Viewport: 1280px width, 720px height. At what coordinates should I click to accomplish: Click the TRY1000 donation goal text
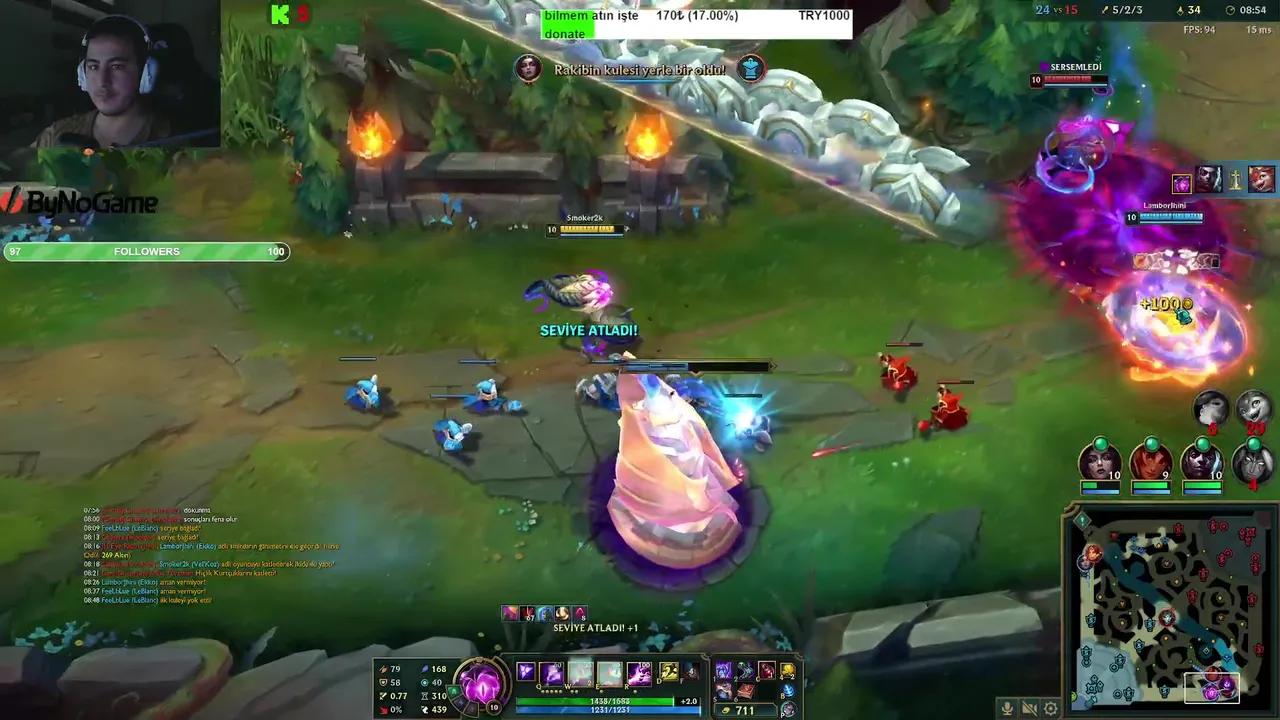(x=823, y=15)
